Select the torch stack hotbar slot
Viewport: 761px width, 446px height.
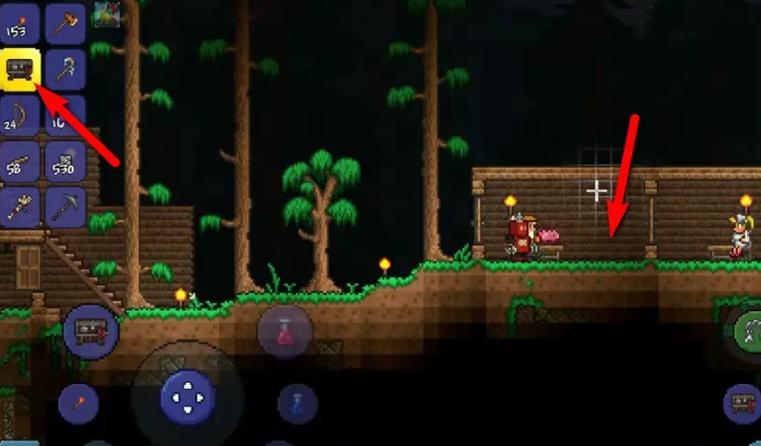pyautogui.click(x=20, y=22)
